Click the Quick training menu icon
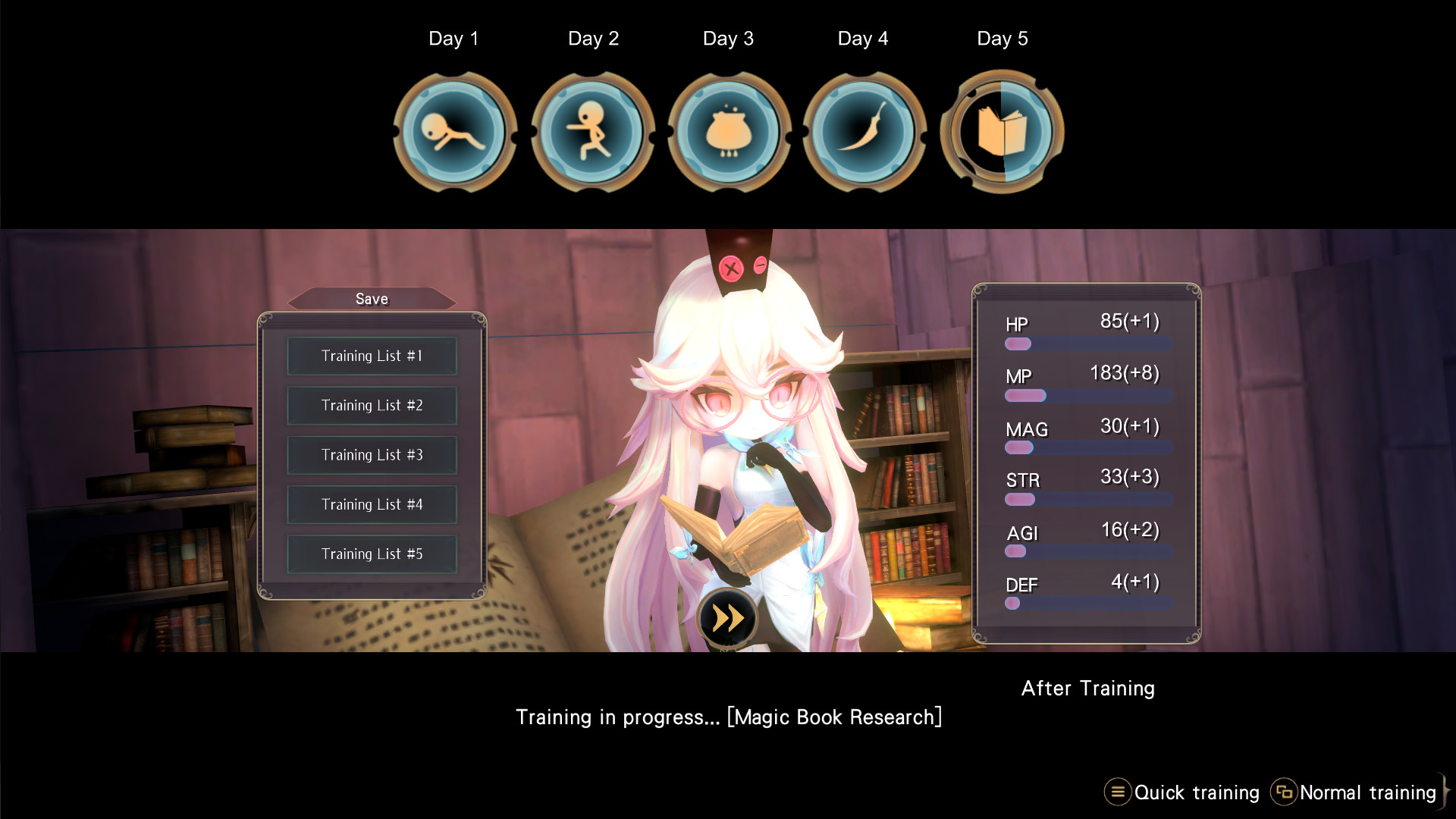The width and height of the screenshot is (1456, 819). pos(1117,792)
